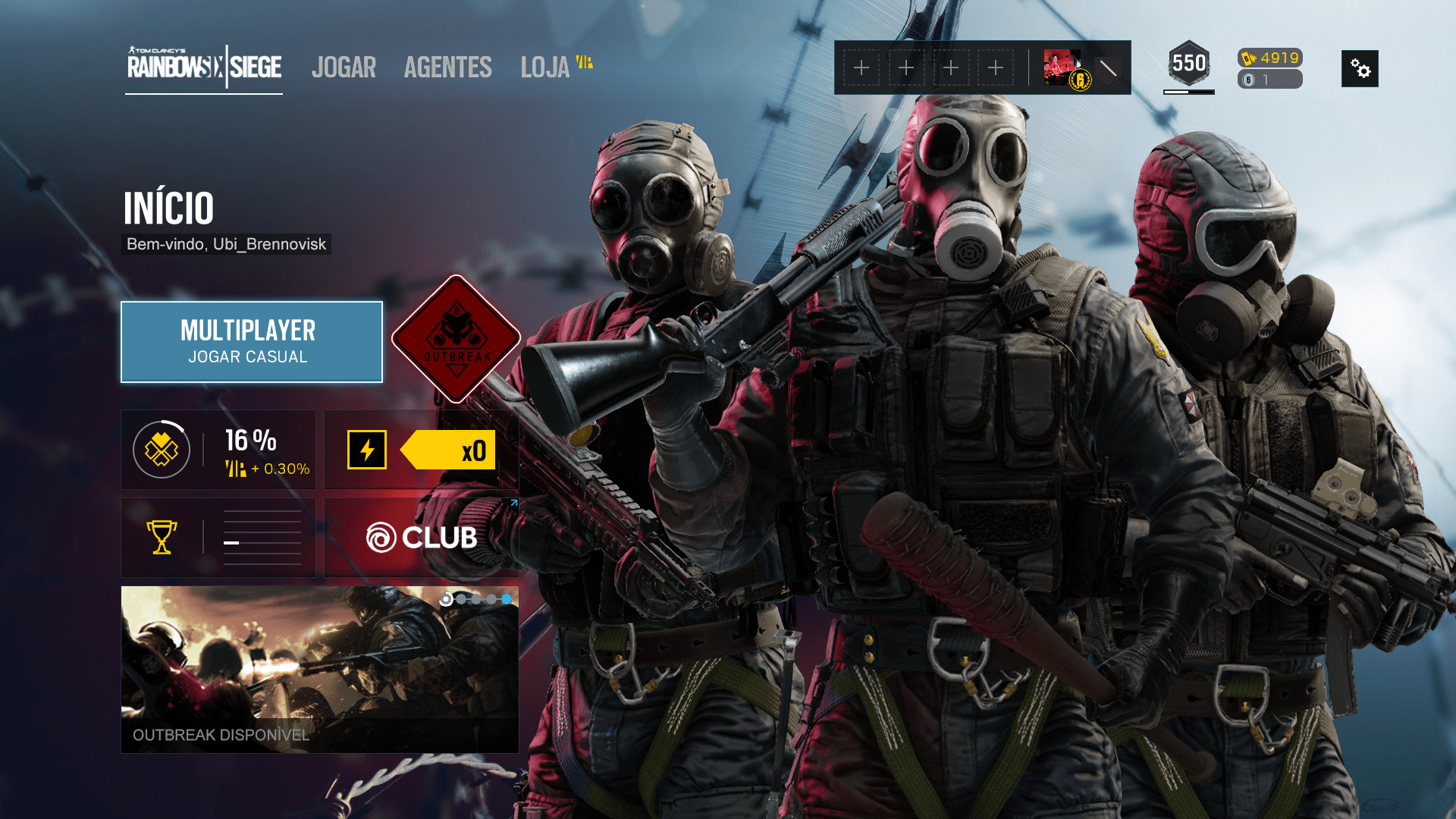Invite a friend via an empty squad slot

click(861, 67)
